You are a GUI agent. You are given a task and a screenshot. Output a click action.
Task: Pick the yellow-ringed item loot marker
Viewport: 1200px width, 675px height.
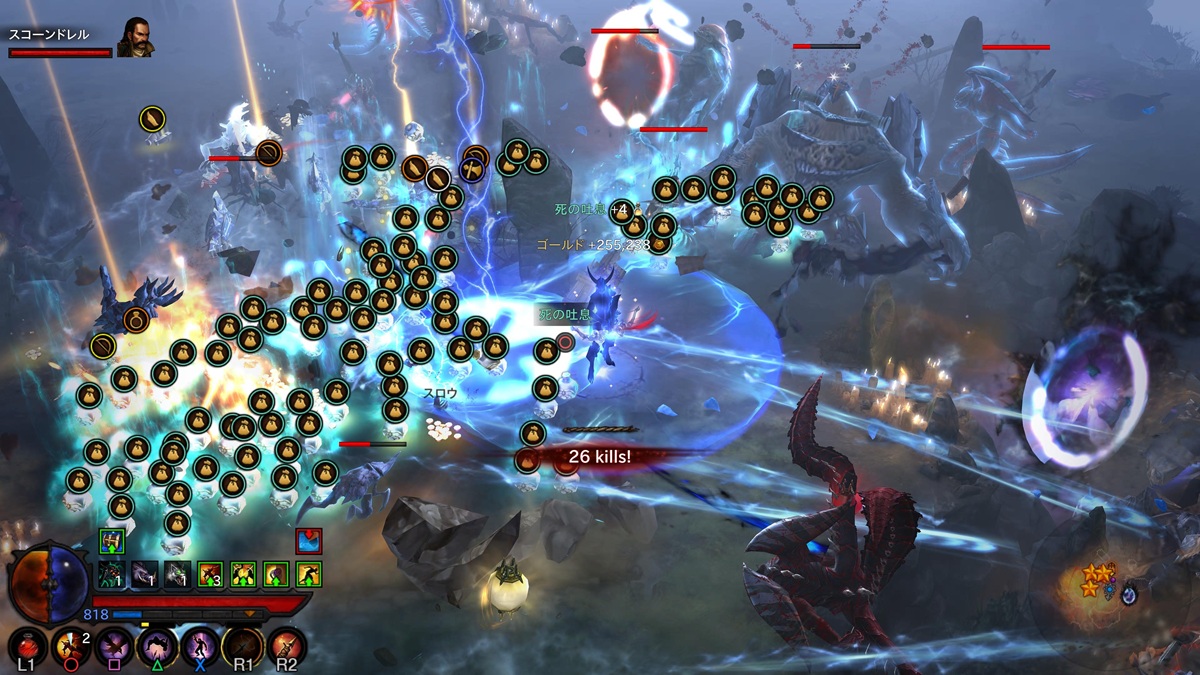coord(152,120)
